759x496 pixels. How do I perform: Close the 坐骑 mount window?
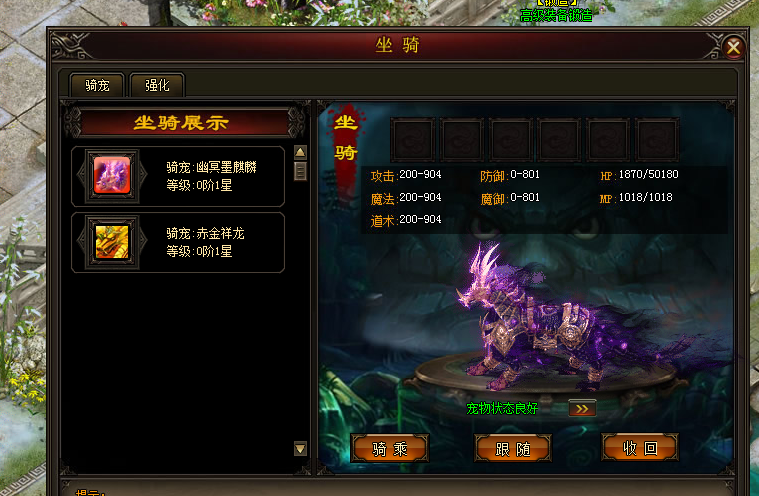tap(733, 47)
